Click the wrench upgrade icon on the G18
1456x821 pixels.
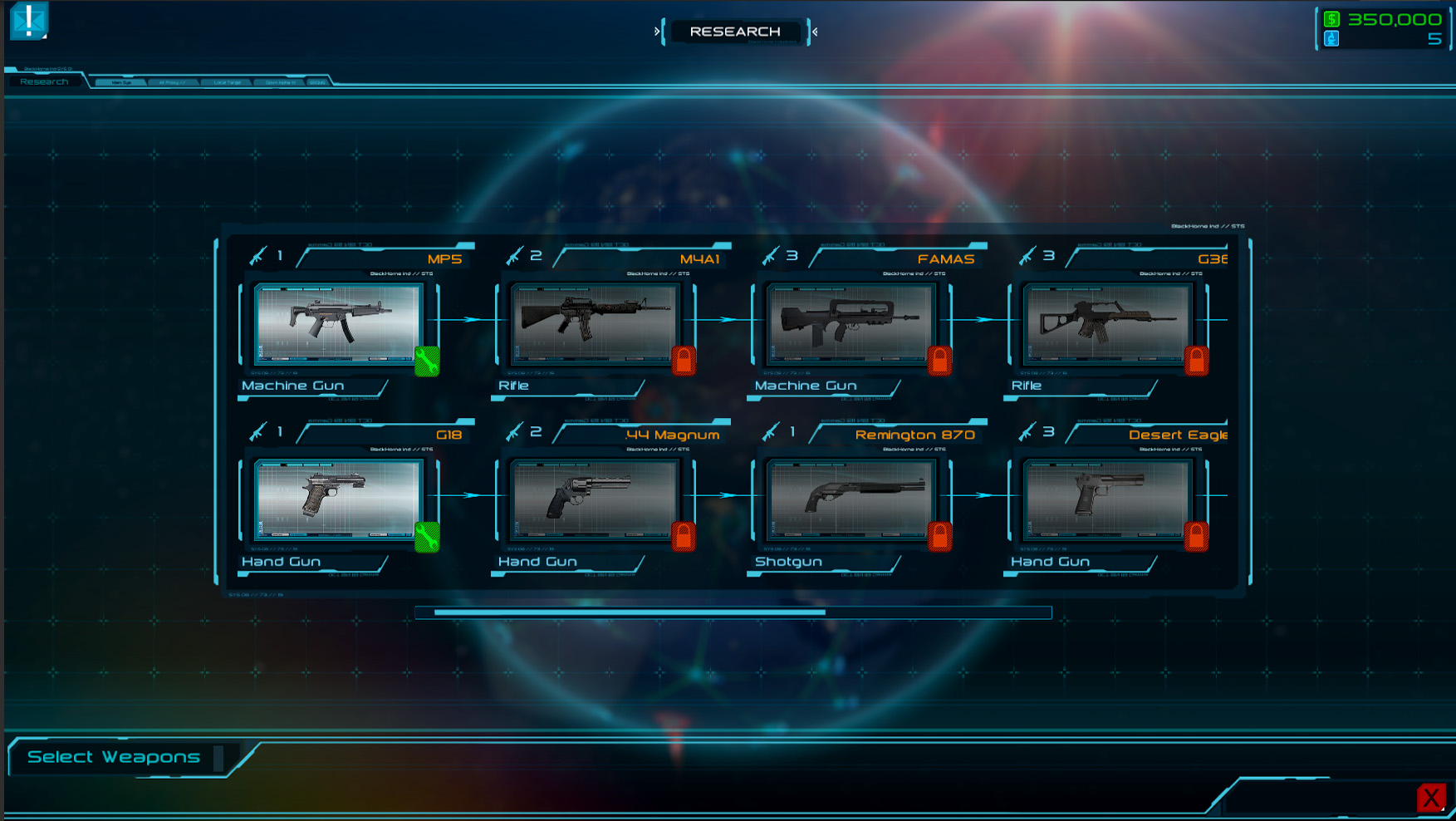click(x=426, y=539)
